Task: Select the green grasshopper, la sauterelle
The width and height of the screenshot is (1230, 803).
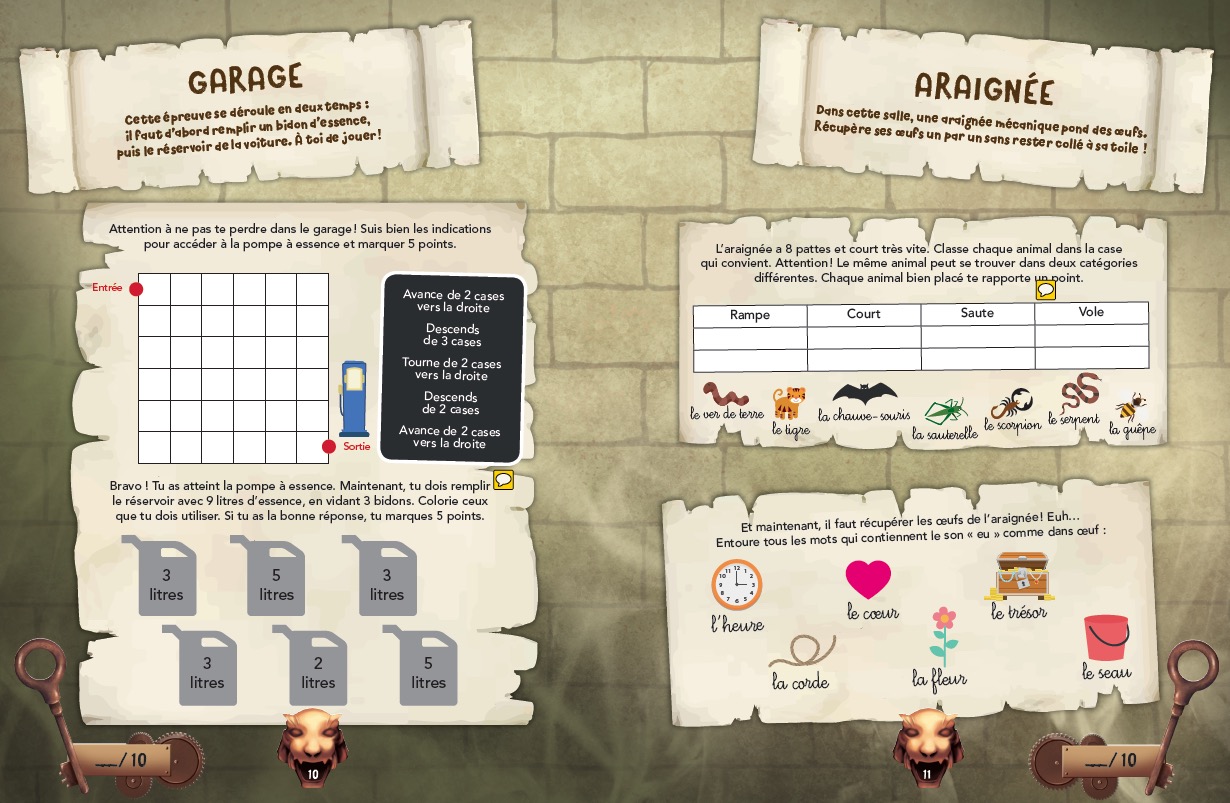Action: point(945,410)
